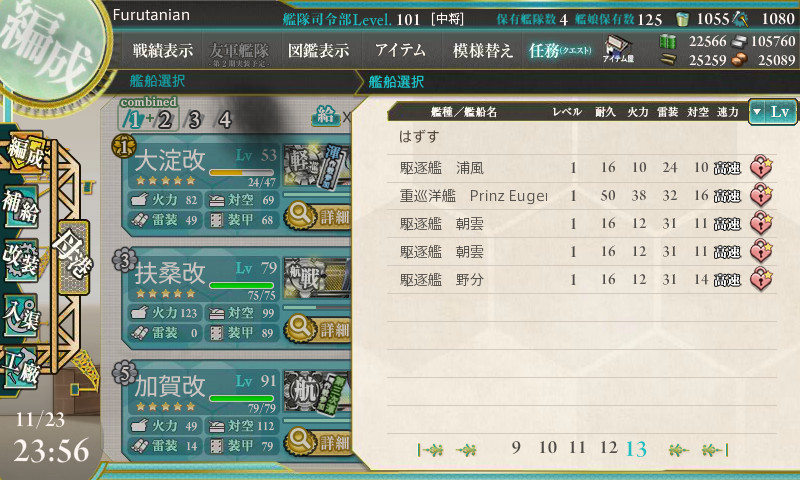Choose はずす to remove the ship
Screen dimensions: 800x480
(419, 135)
